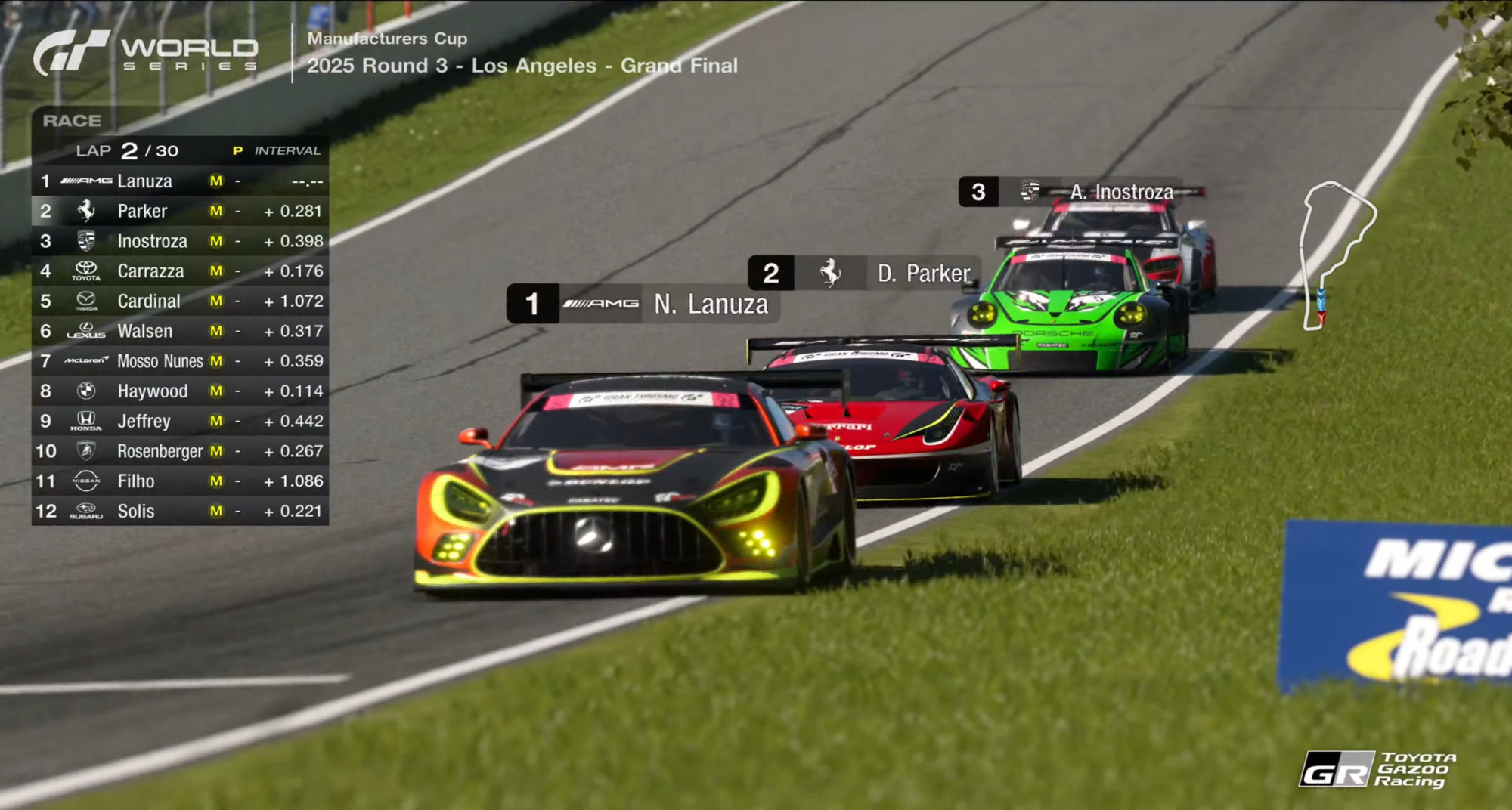Select Filho's Nissan leaderboard row
Image resolution: width=1512 pixels, height=810 pixels.
180,481
